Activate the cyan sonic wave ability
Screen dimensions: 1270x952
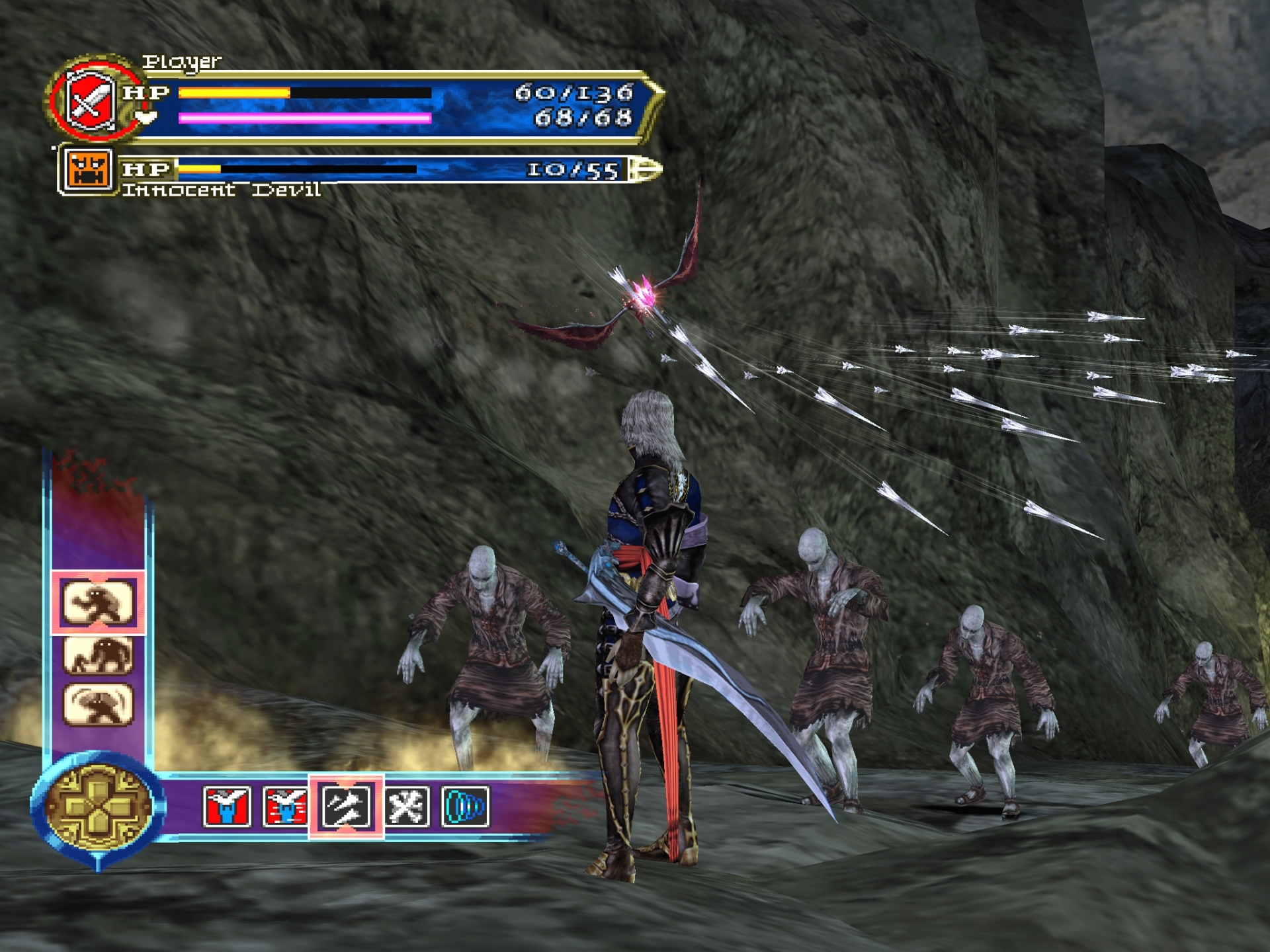[465, 807]
